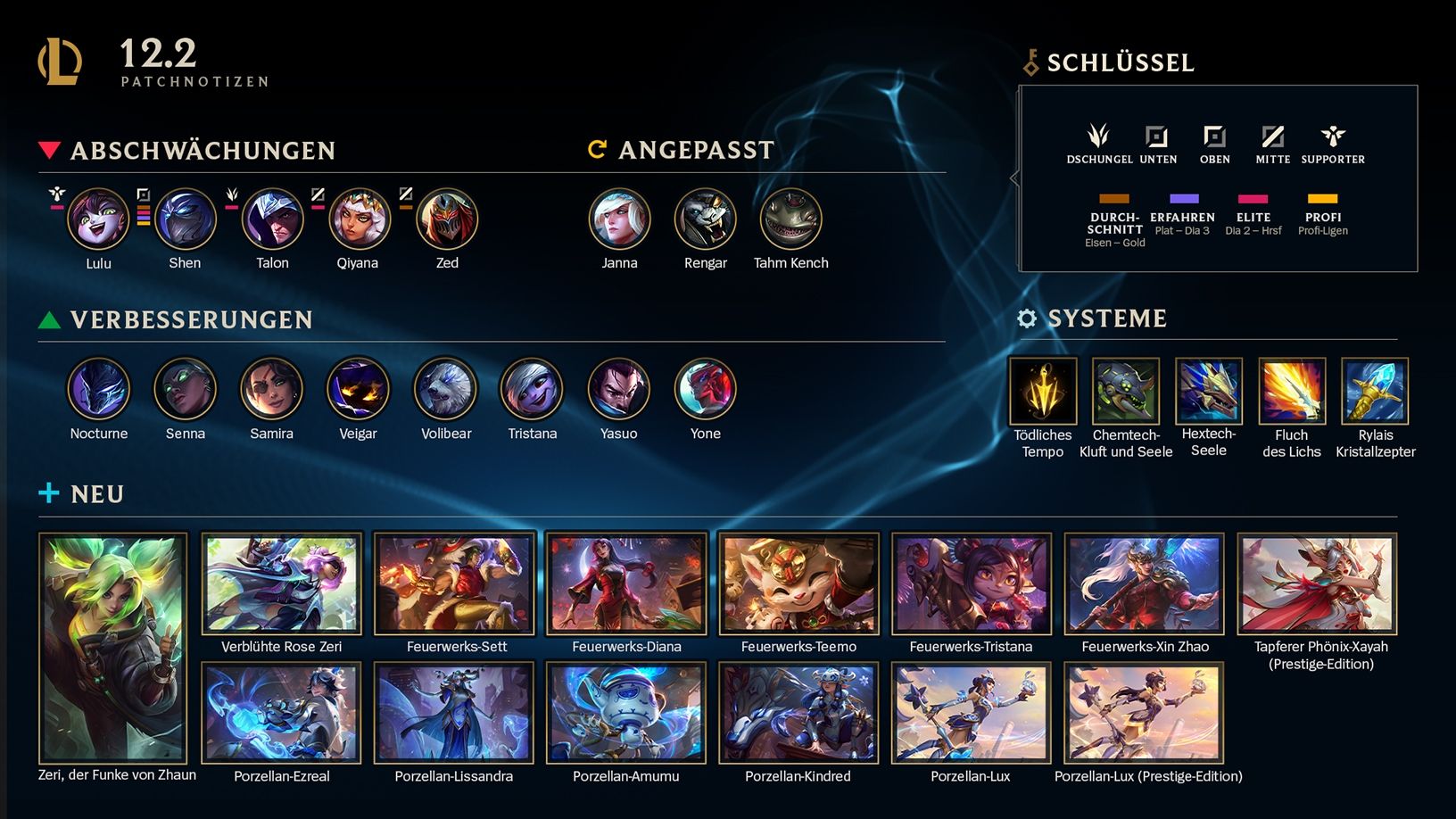
Task: Open the Tapferer Phönix-Xayah Prestige thumbnail
Action: coord(1317,583)
